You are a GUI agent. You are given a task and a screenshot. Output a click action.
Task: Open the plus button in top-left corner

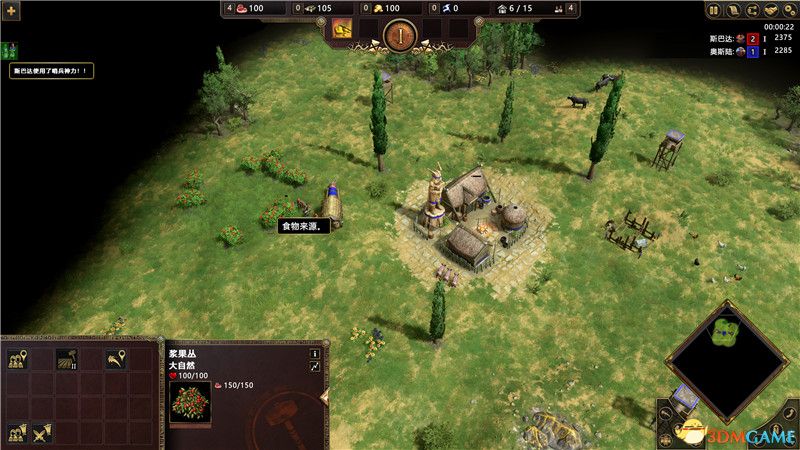coord(10,9)
